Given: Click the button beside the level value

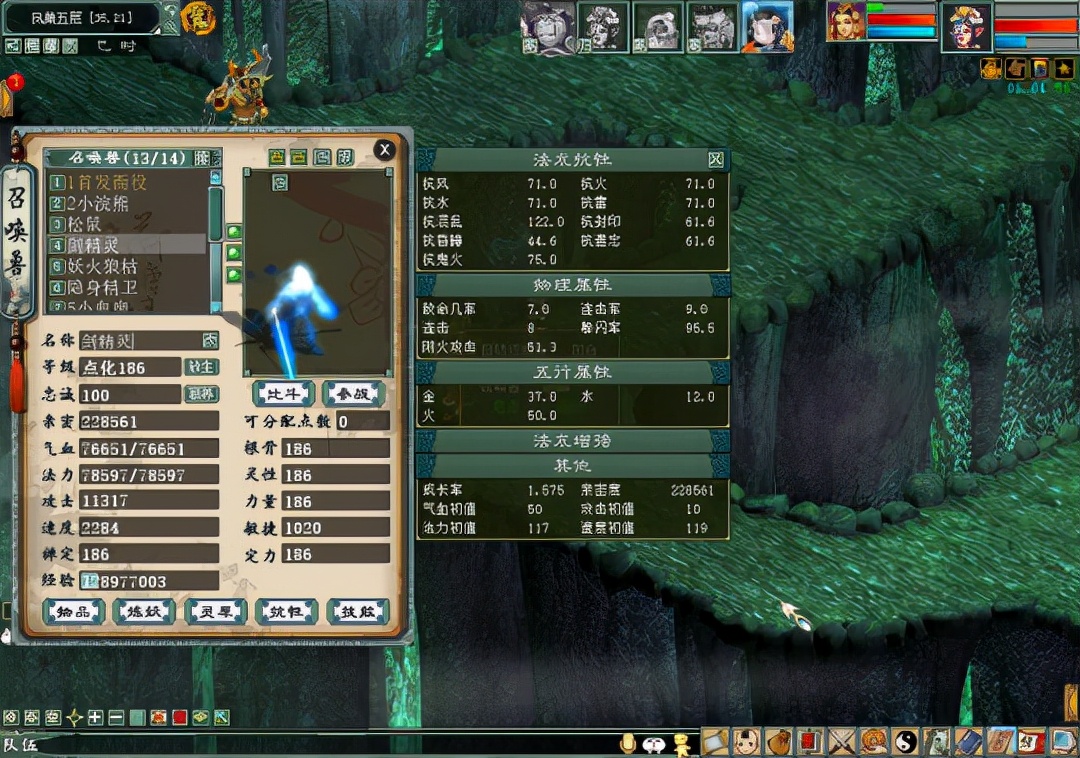Looking at the screenshot, I should click(x=202, y=367).
